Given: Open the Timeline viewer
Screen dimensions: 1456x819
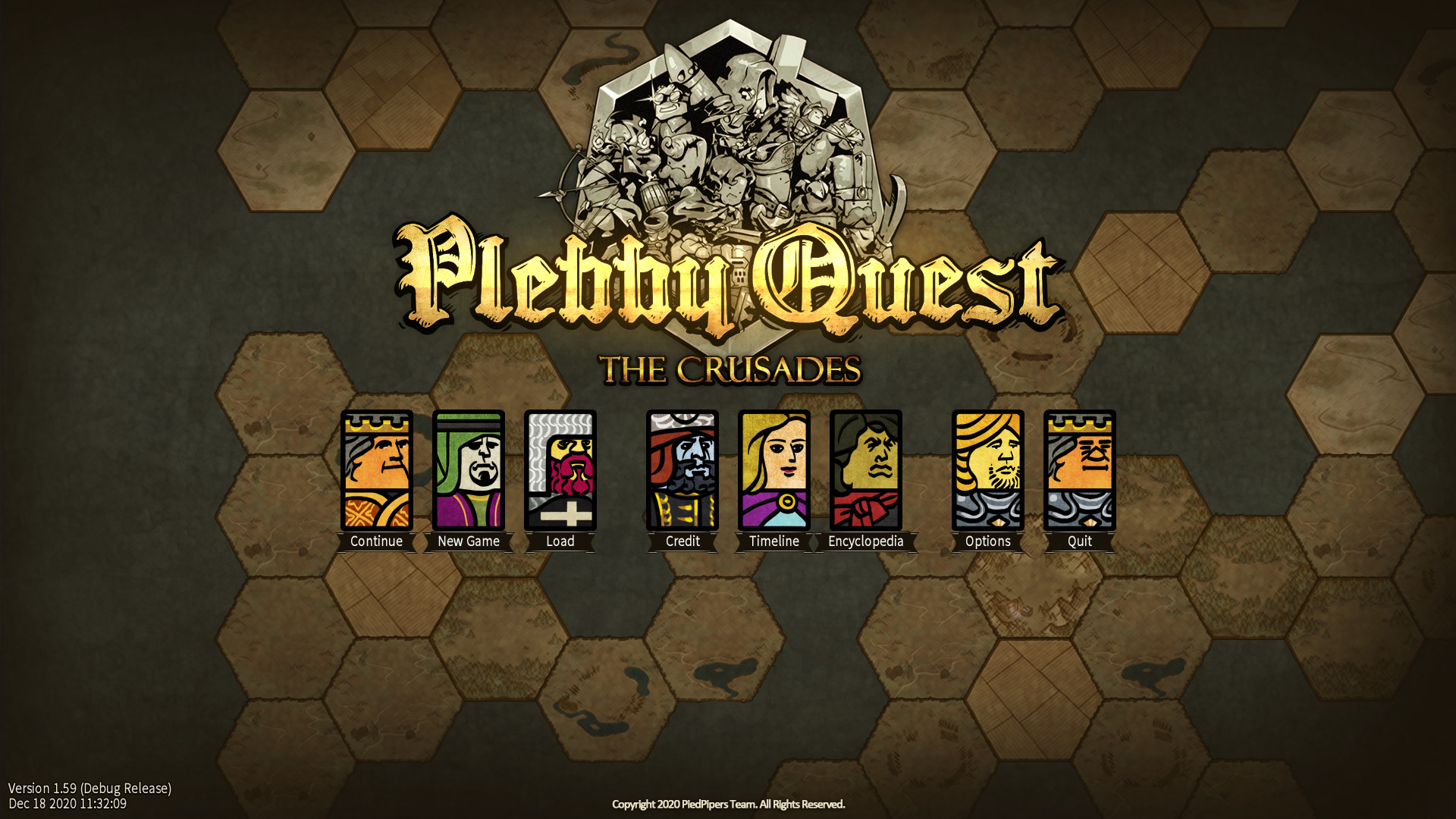Looking at the screenshot, I should 773,541.
